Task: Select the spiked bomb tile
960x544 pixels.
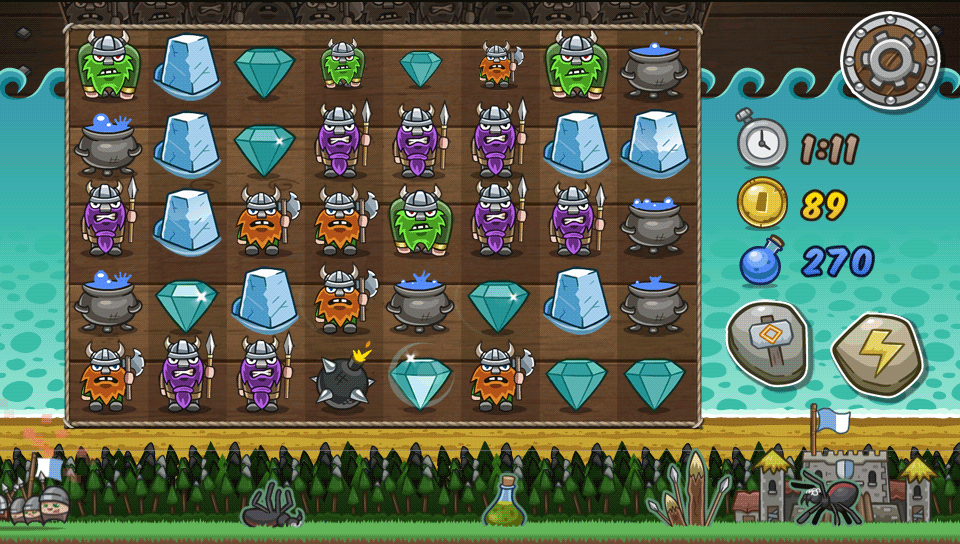Action: tap(342, 379)
